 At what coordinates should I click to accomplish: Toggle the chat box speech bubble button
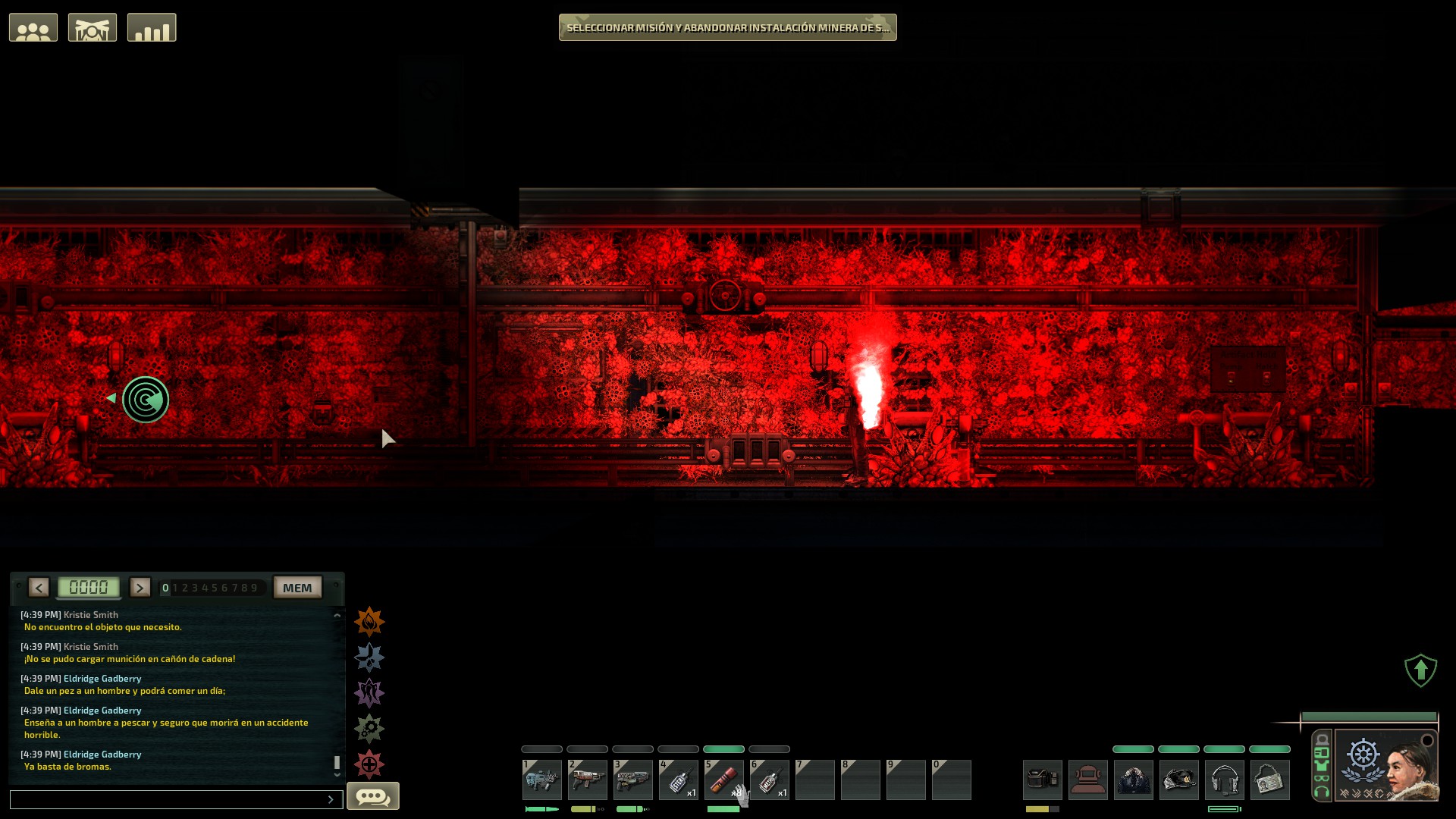[x=372, y=796]
